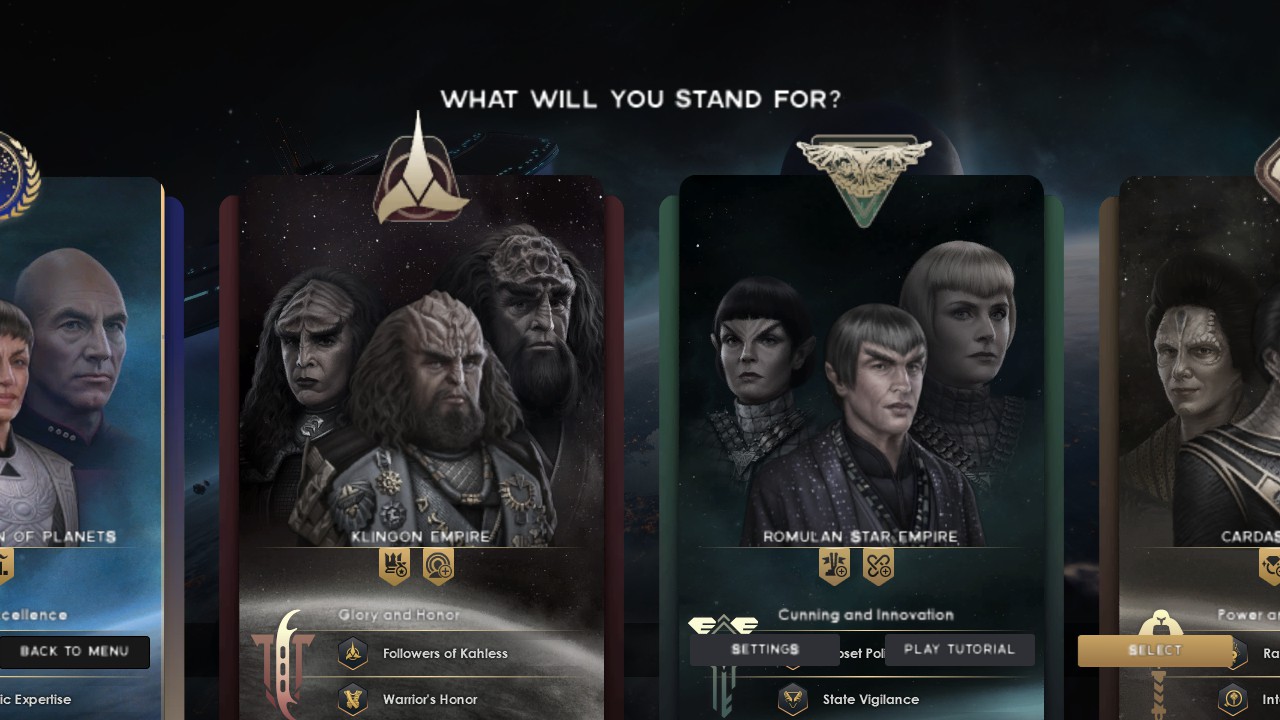Click the Romulan innovation banner icon

click(x=878, y=566)
